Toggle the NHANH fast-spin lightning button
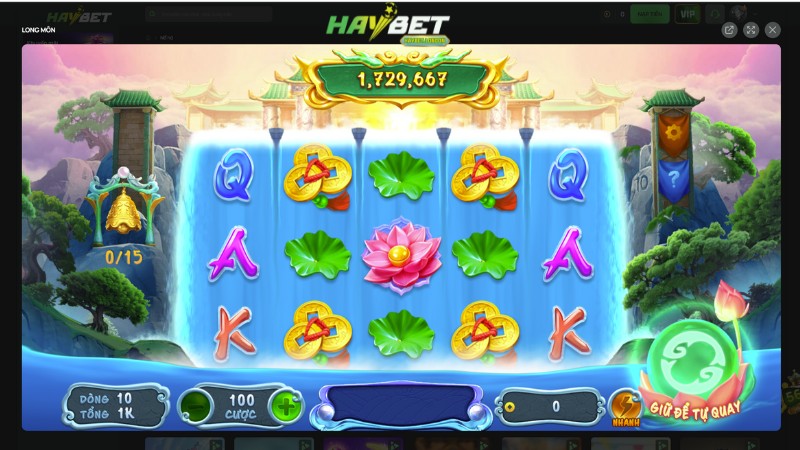 point(624,405)
